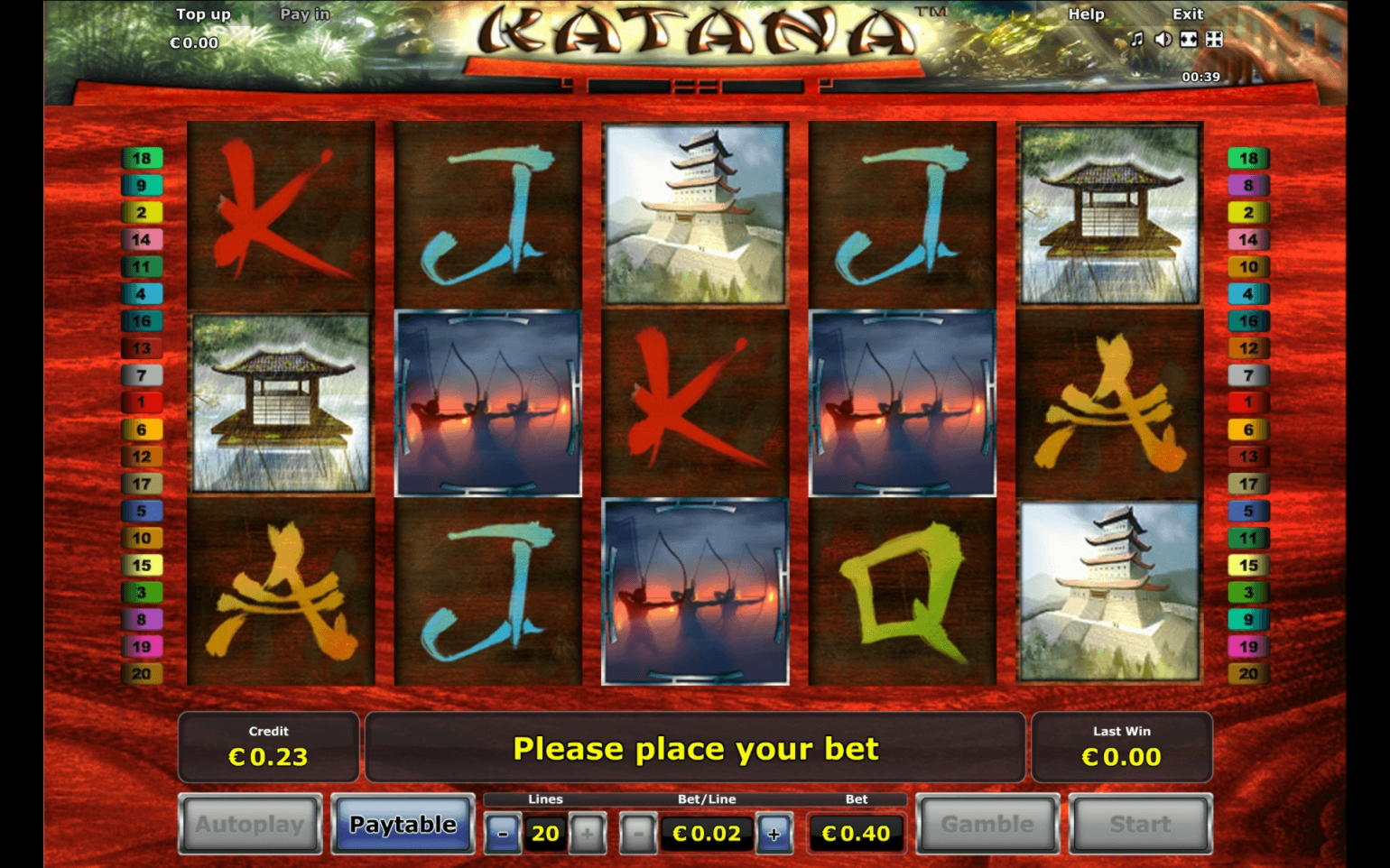Enter fullscreen with the expand icon
The width and height of the screenshot is (1390, 868).
[1216, 40]
